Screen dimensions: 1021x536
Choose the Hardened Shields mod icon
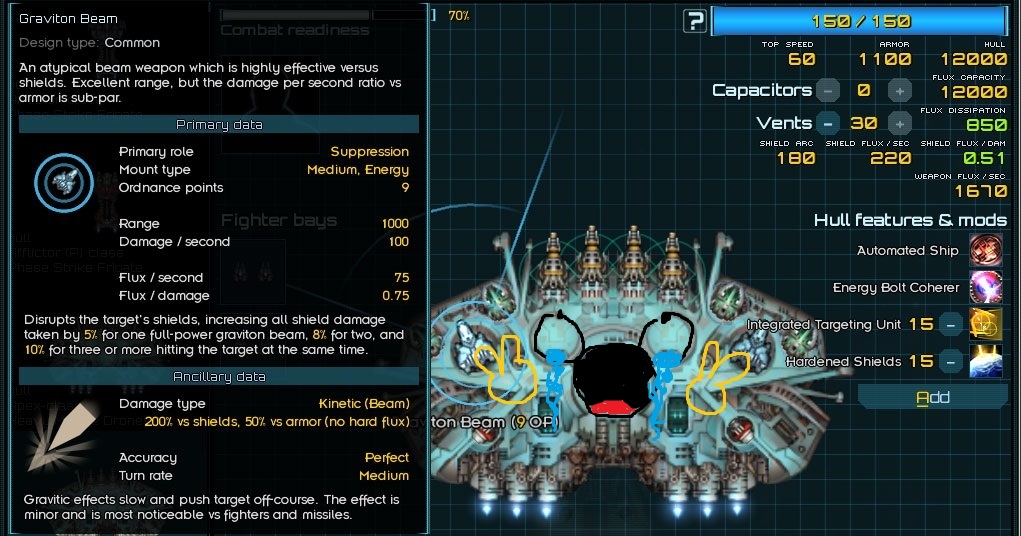986,361
